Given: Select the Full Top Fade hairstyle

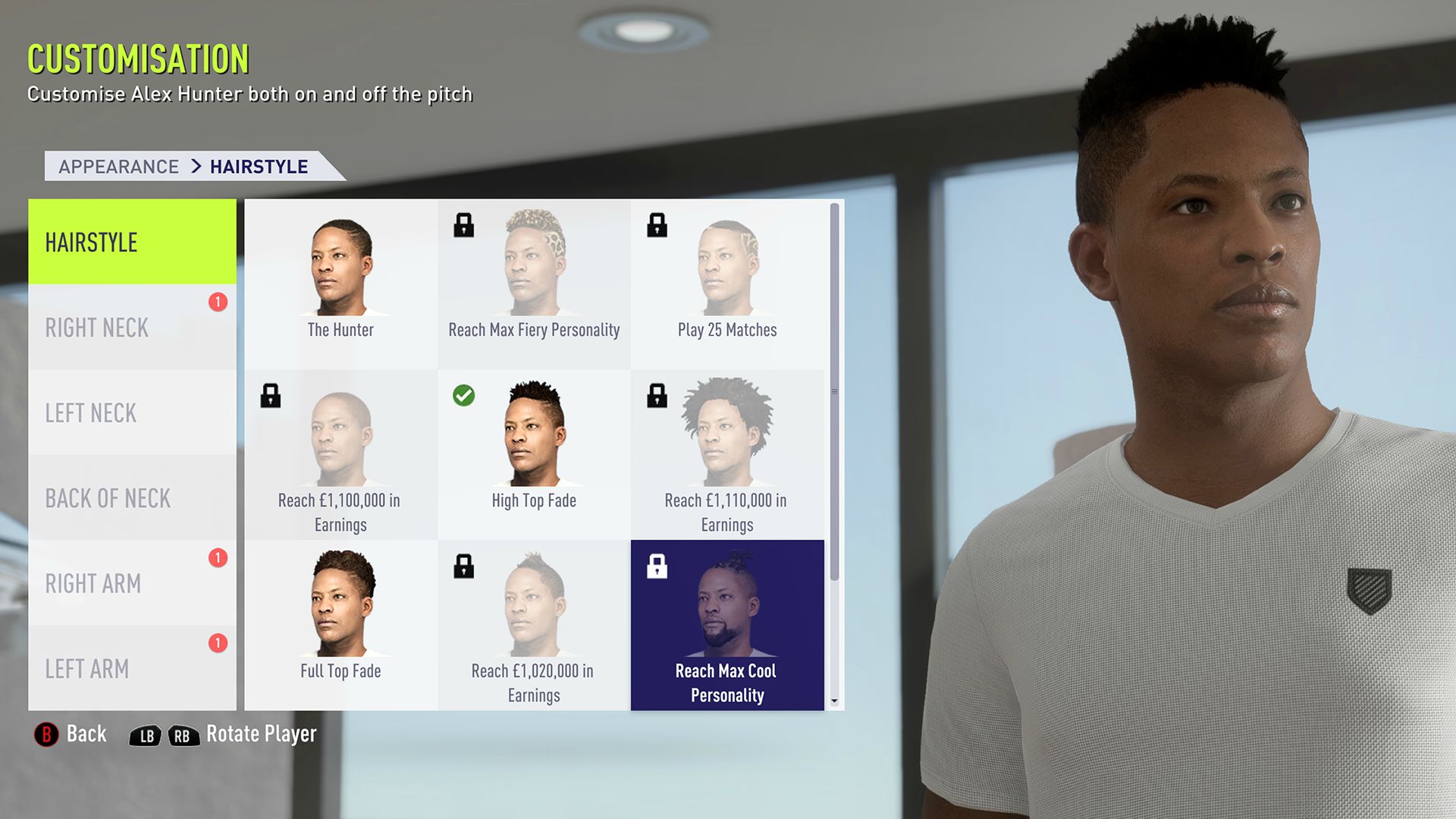Looking at the screenshot, I should click(340, 607).
